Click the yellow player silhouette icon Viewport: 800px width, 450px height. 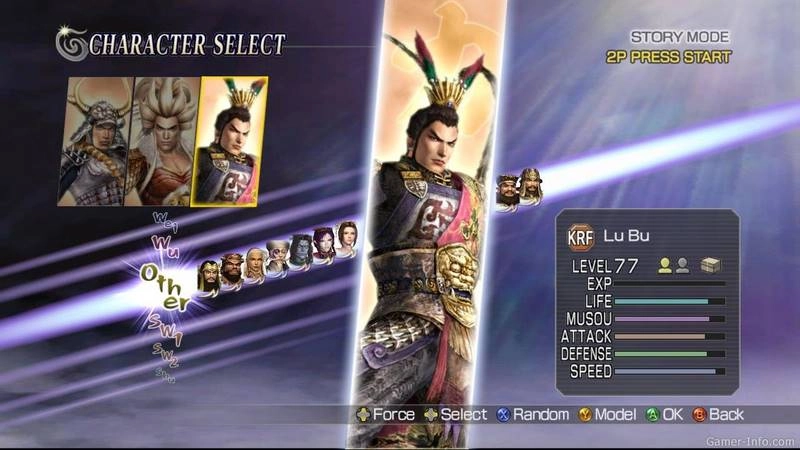(664, 266)
